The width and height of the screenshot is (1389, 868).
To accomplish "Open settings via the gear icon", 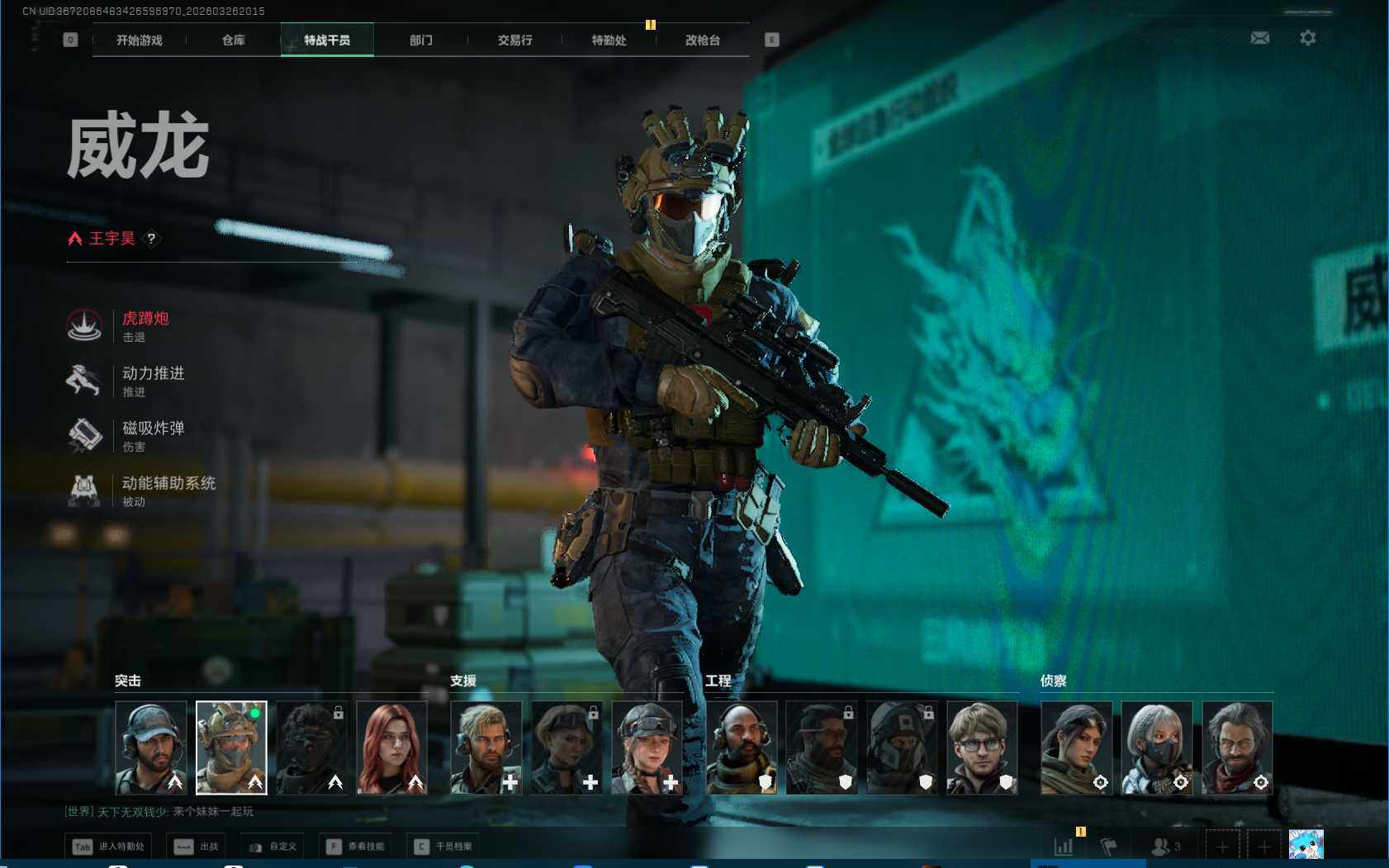I will pos(1308,38).
